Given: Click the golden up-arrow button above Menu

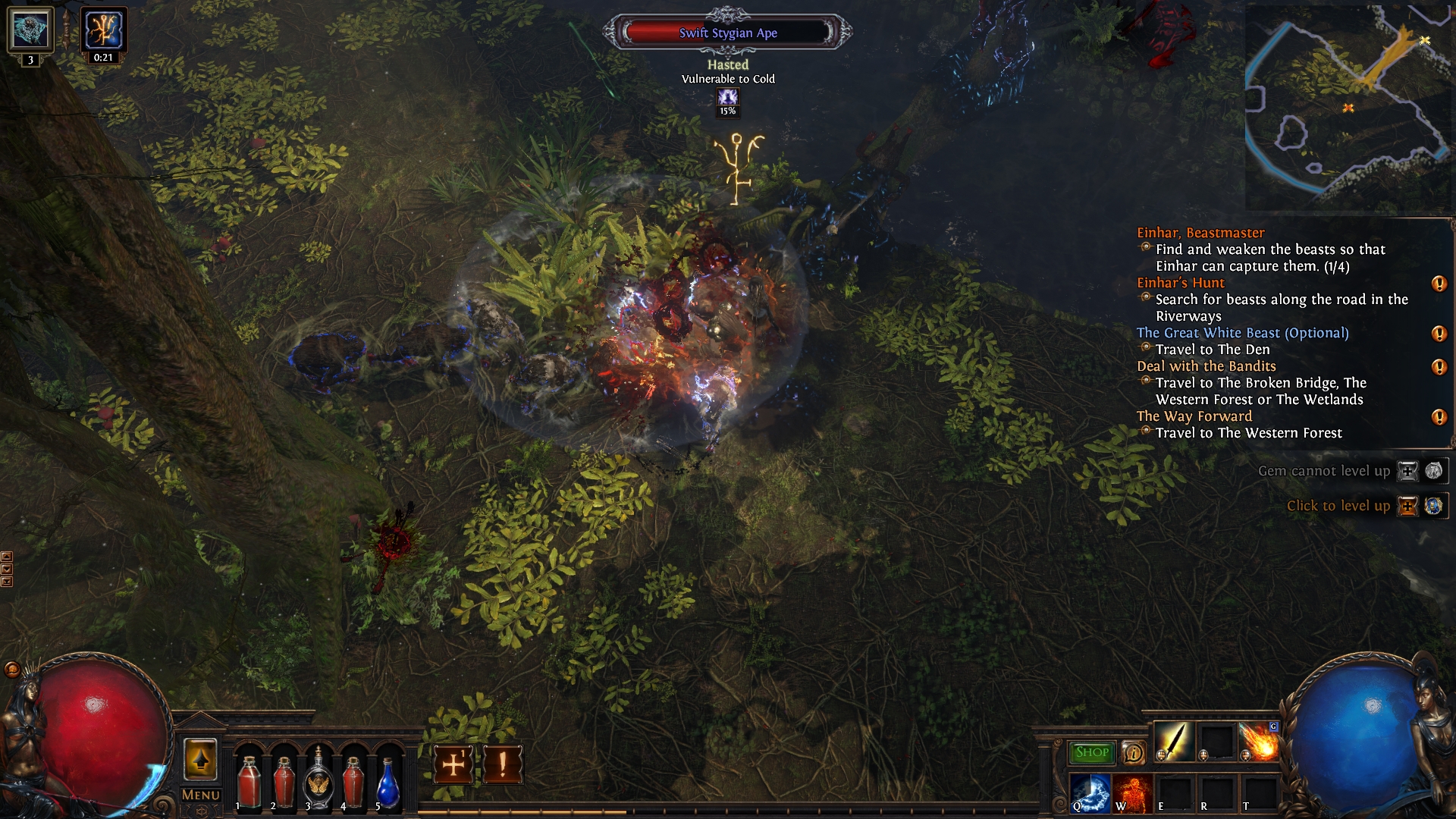Looking at the screenshot, I should click(200, 759).
